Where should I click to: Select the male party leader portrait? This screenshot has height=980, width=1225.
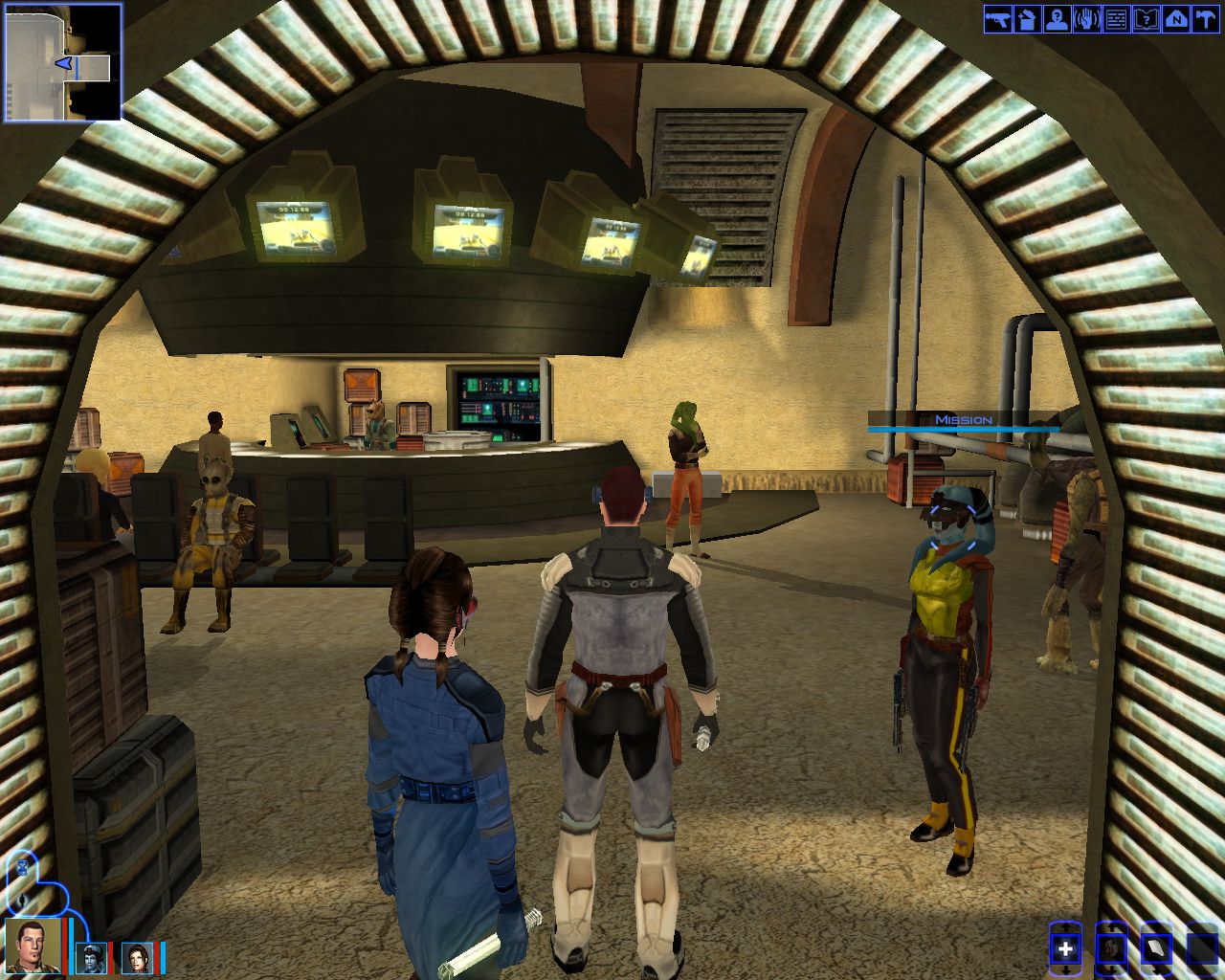click(35, 946)
